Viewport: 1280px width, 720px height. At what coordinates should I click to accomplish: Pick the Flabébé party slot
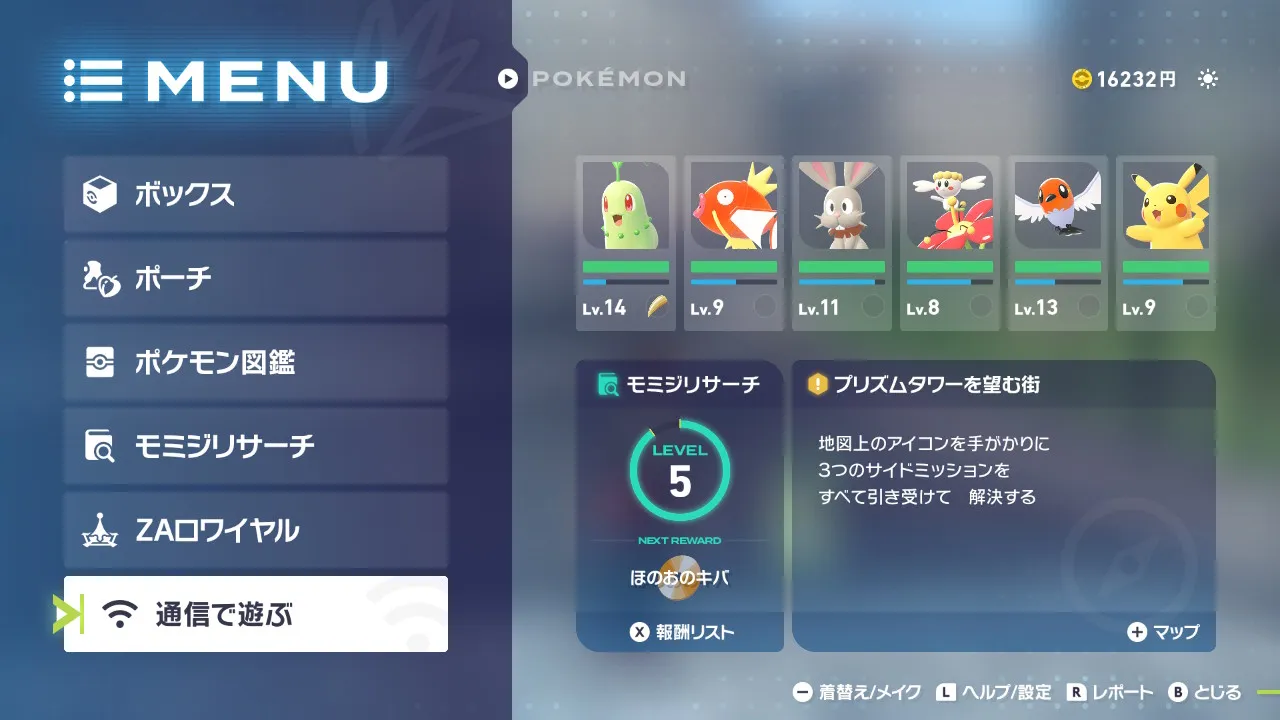click(x=950, y=243)
